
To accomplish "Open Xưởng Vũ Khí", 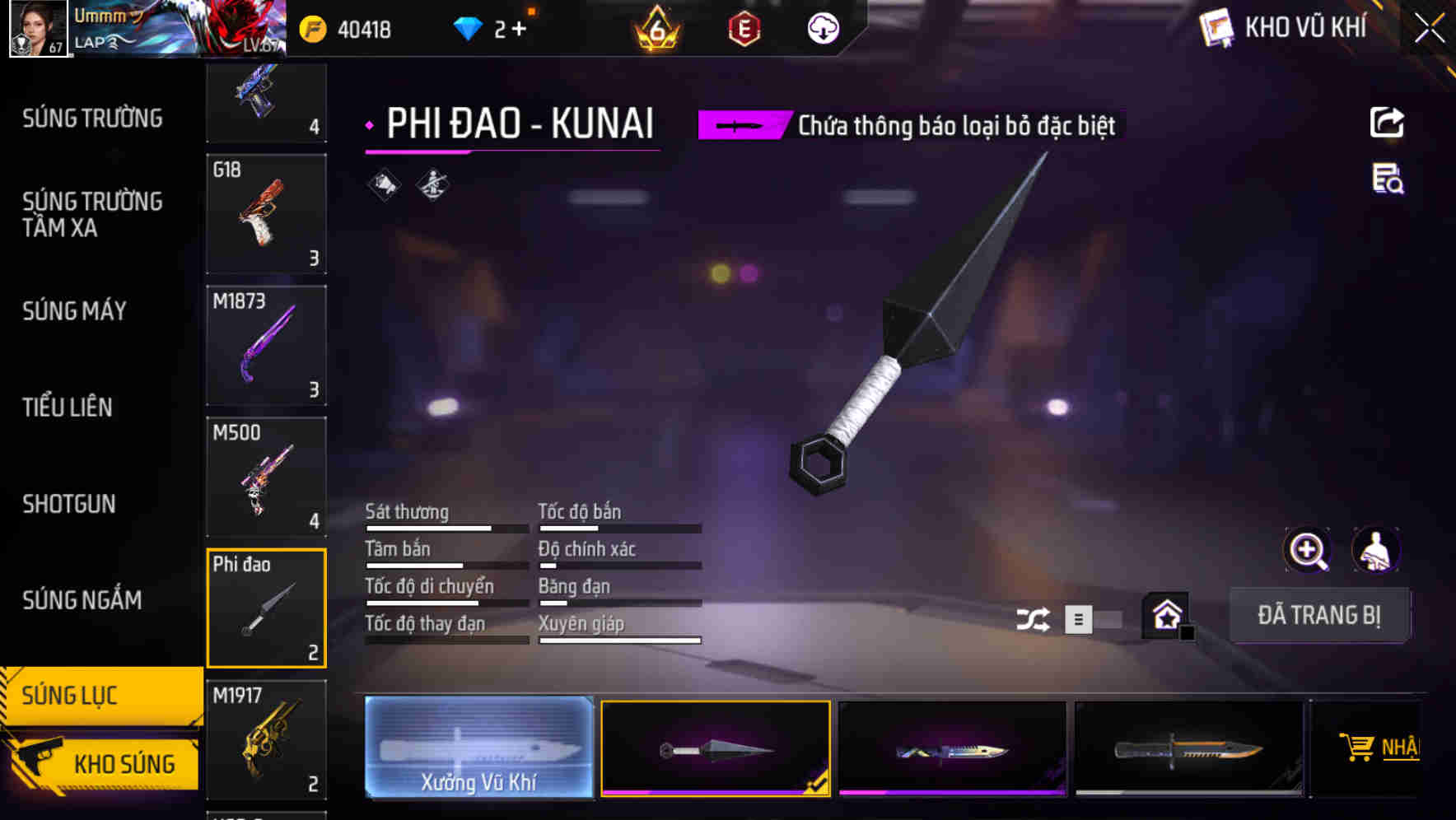I will (x=478, y=748).
